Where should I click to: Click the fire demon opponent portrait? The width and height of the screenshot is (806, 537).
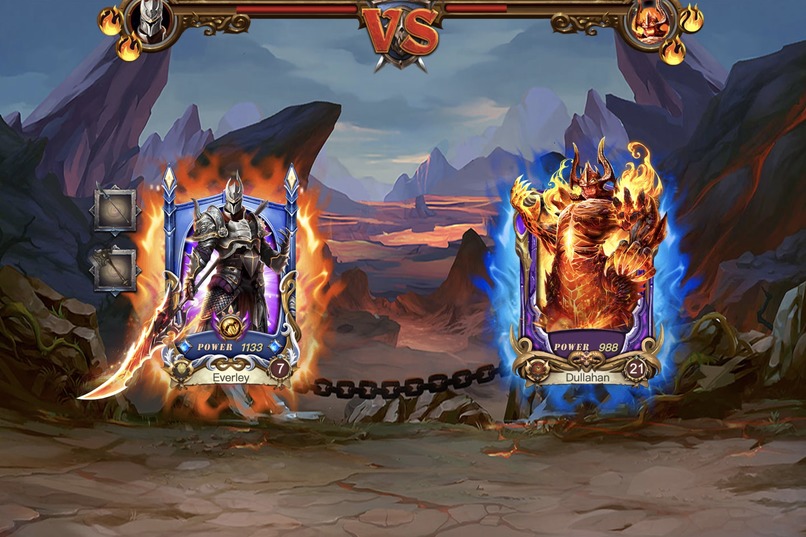[653, 21]
